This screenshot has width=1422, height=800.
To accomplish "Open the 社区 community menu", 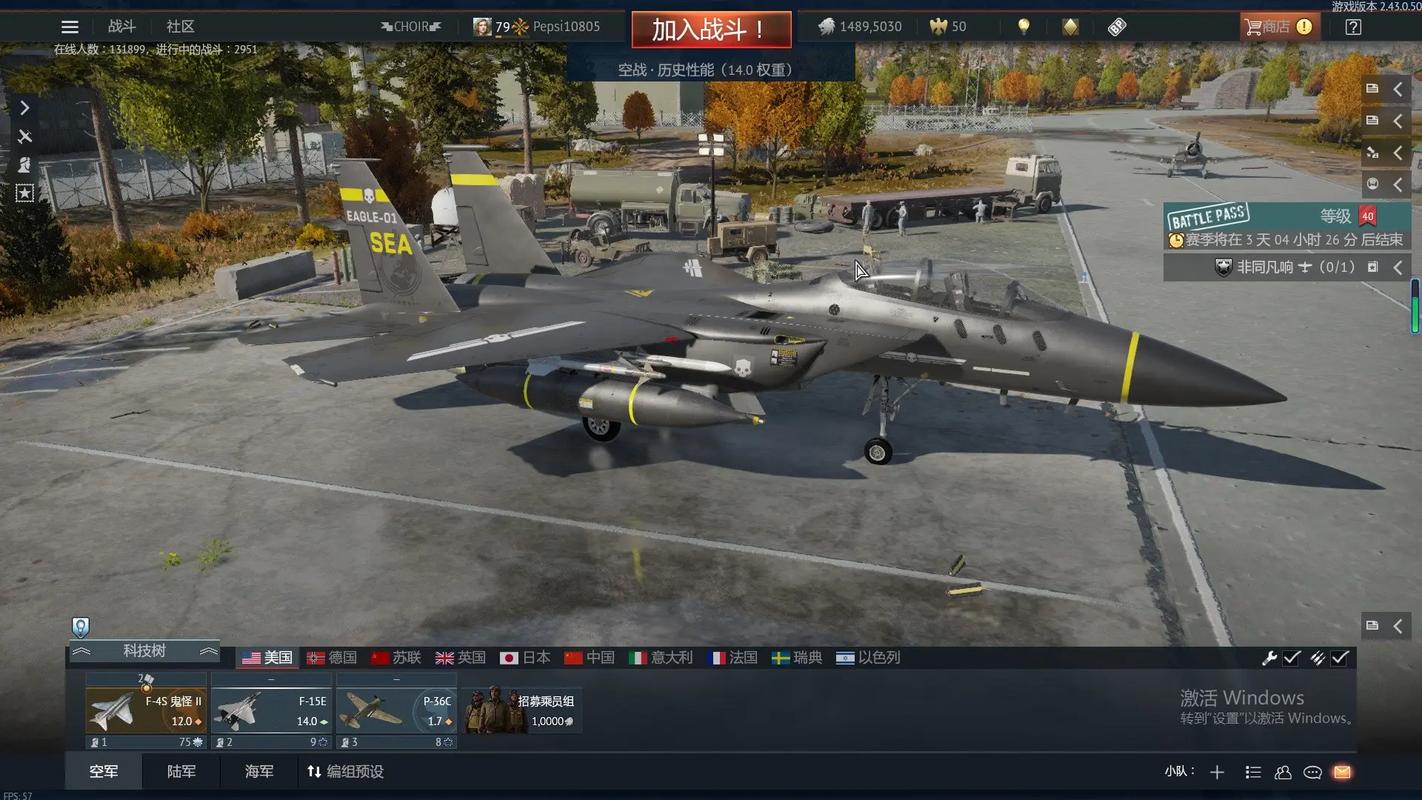I will point(181,27).
